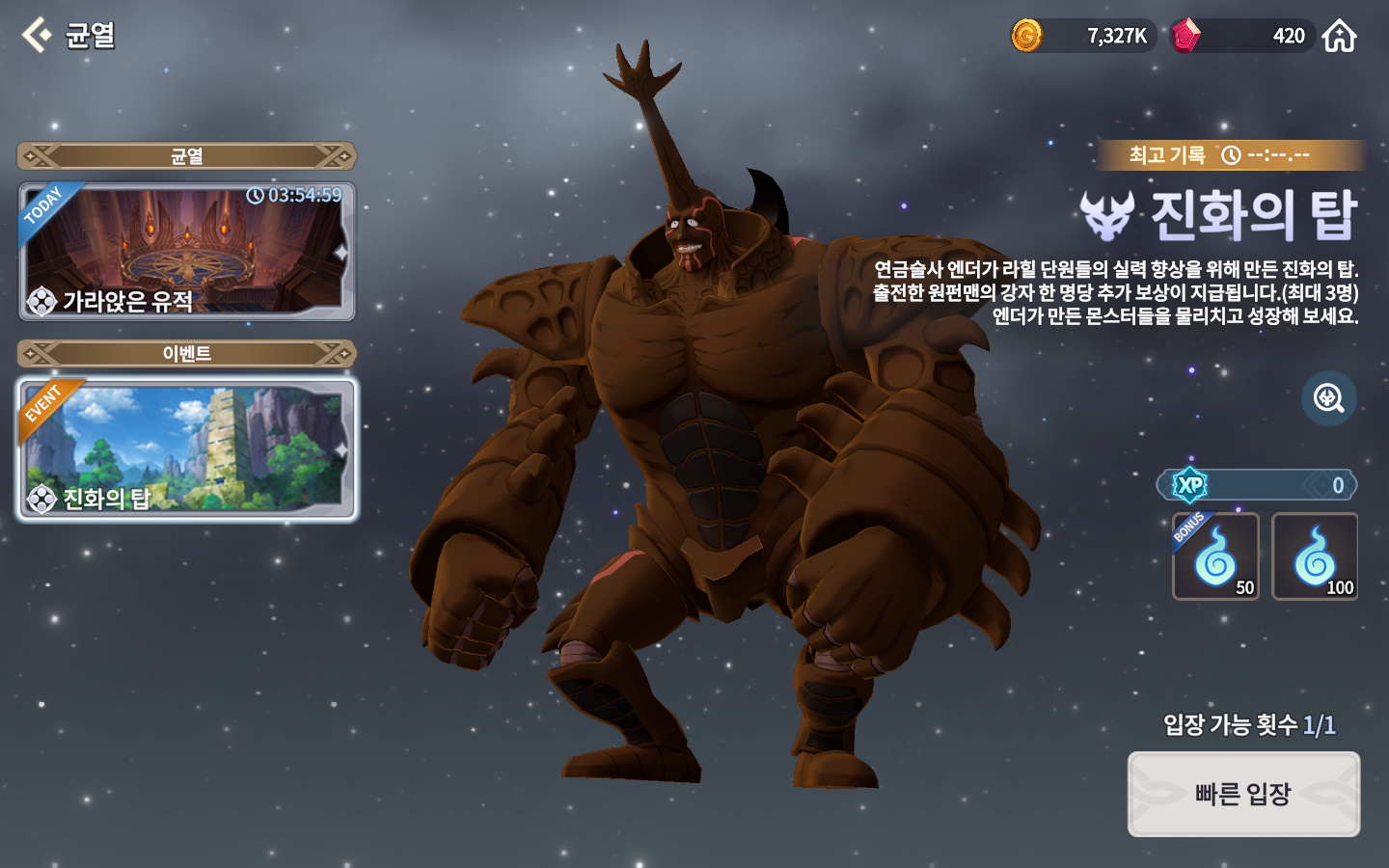Open the gold coin currency display
The image size is (1389, 868).
coord(1082,37)
